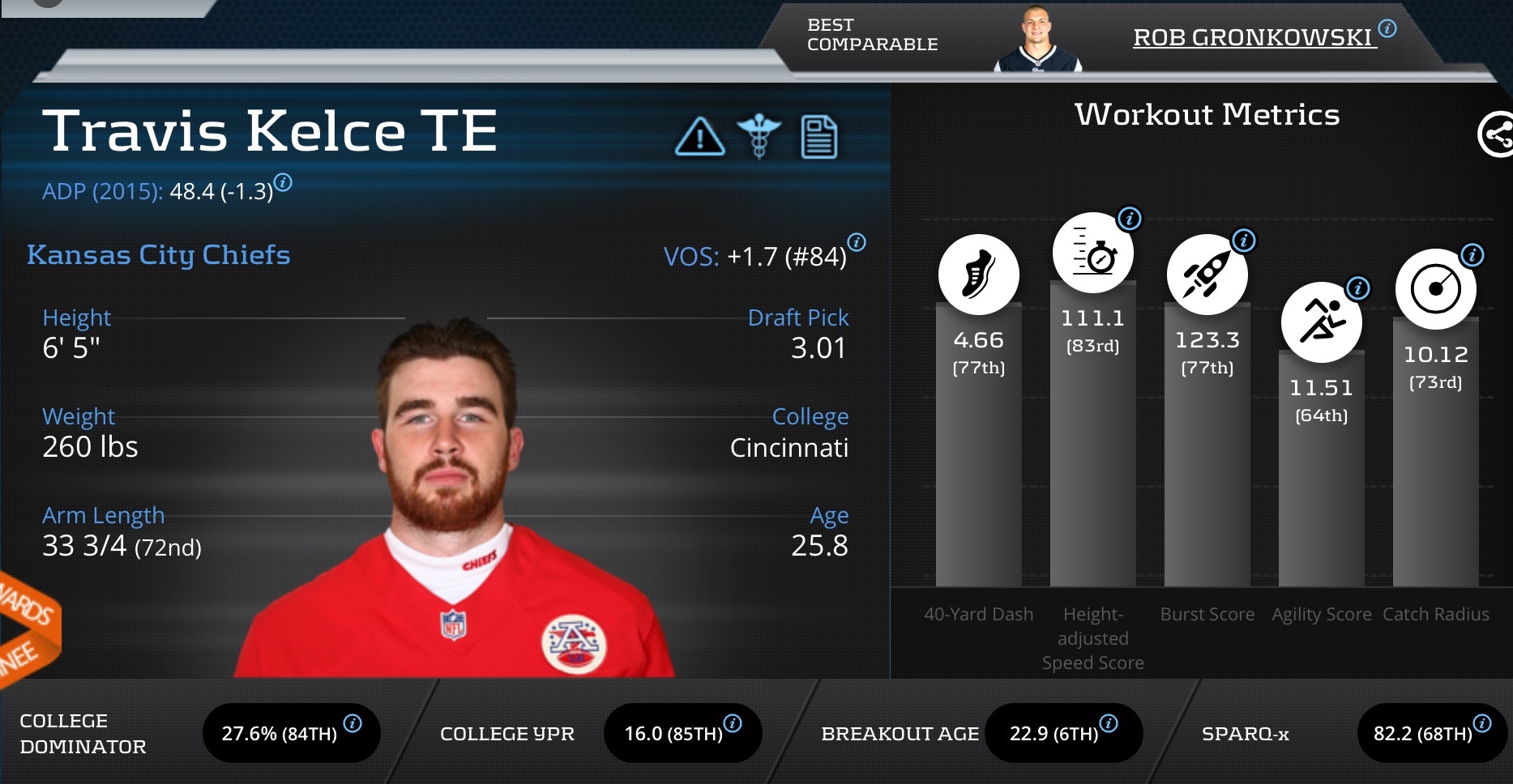Open Catch Radius info icon
Screen dimensions: 1513x784
[x=1472, y=255]
